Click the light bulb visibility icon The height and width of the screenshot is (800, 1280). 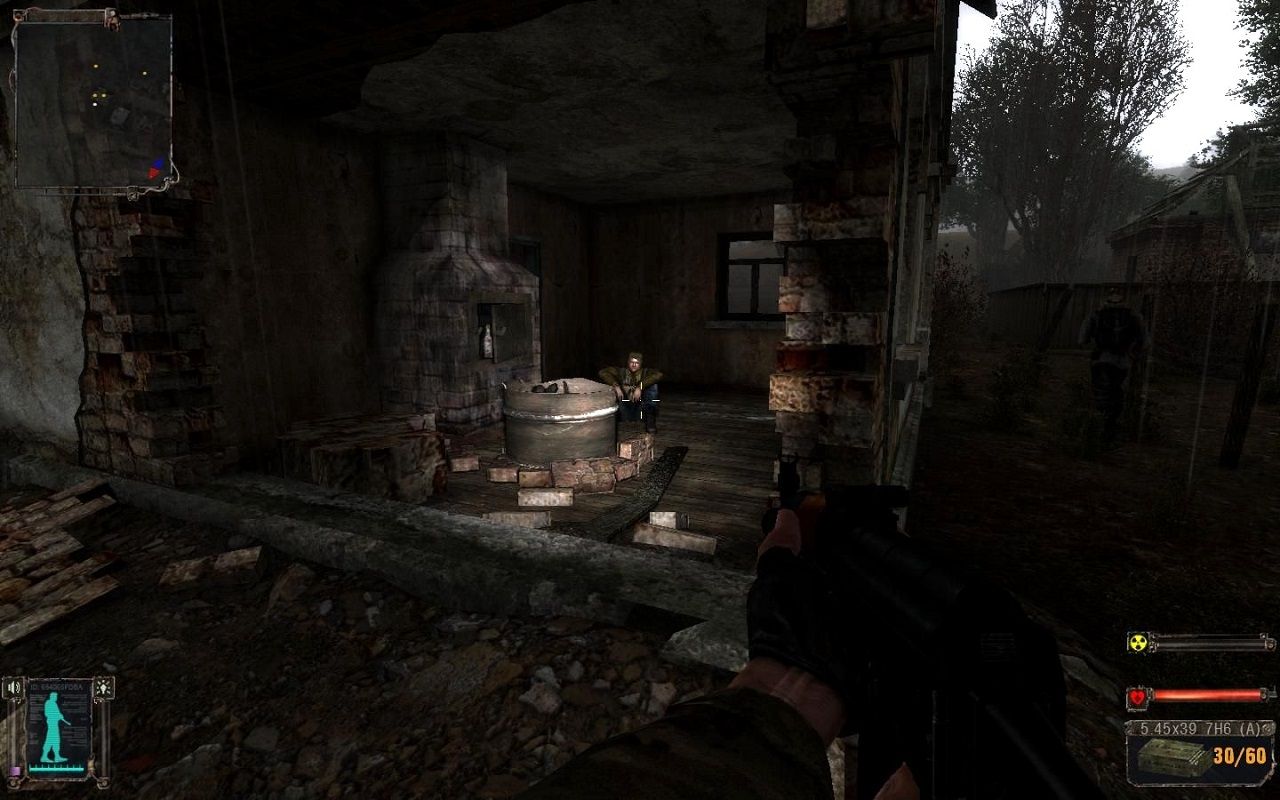[x=103, y=688]
